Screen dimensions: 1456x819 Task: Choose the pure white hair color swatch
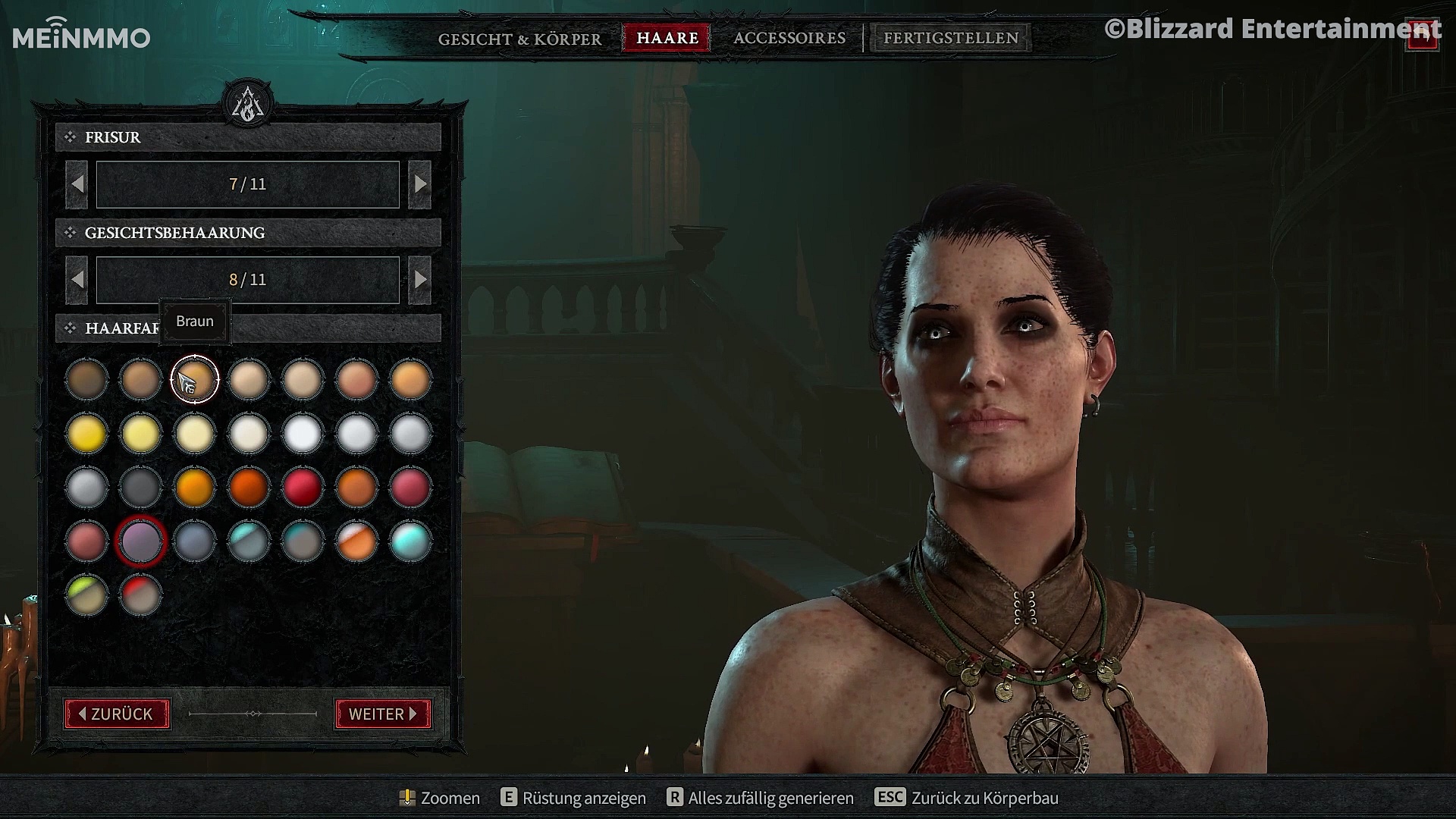tap(303, 434)
